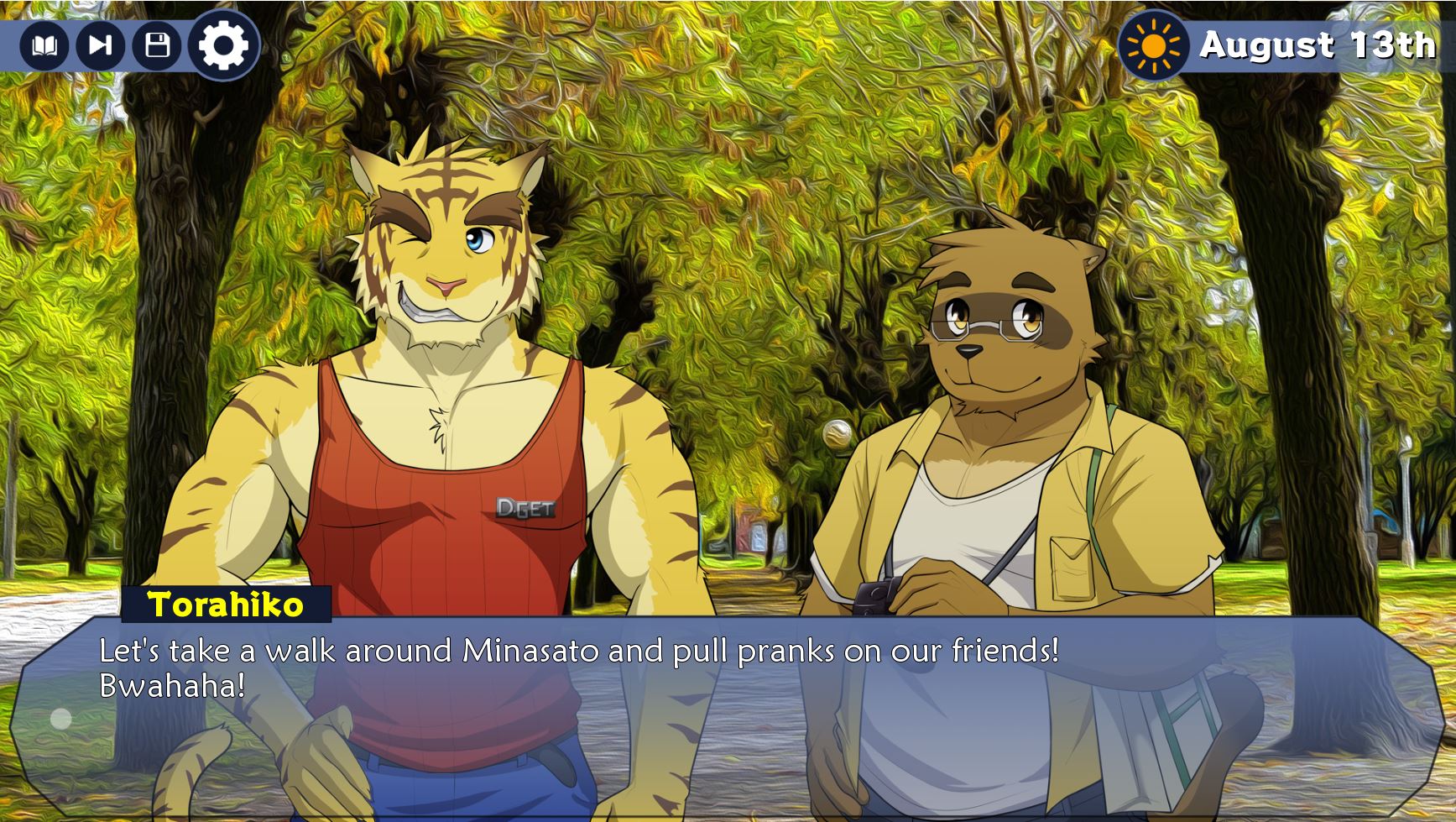This screenshot has height=822, width=1456.
Task: Open the dialogue log book icon
Action: click(x=44, y=45)
